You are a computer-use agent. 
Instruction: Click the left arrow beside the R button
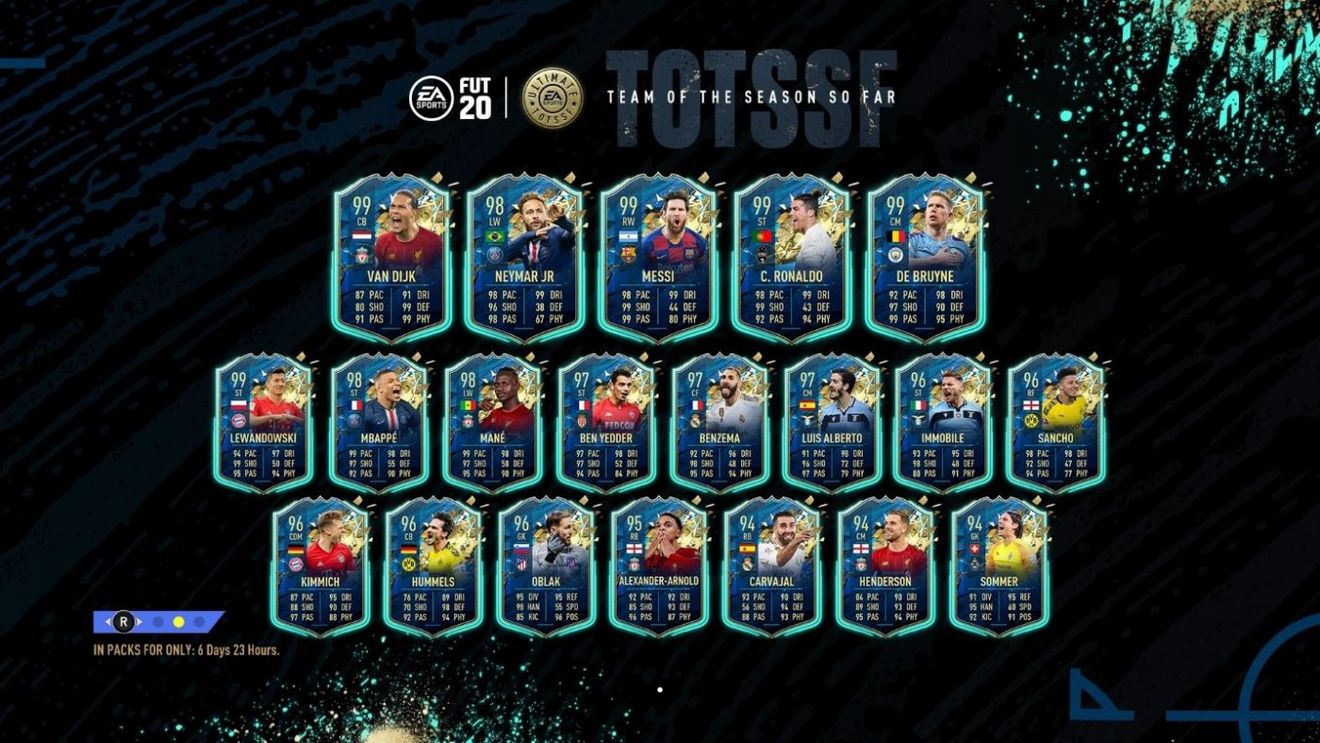click(108, 622)
